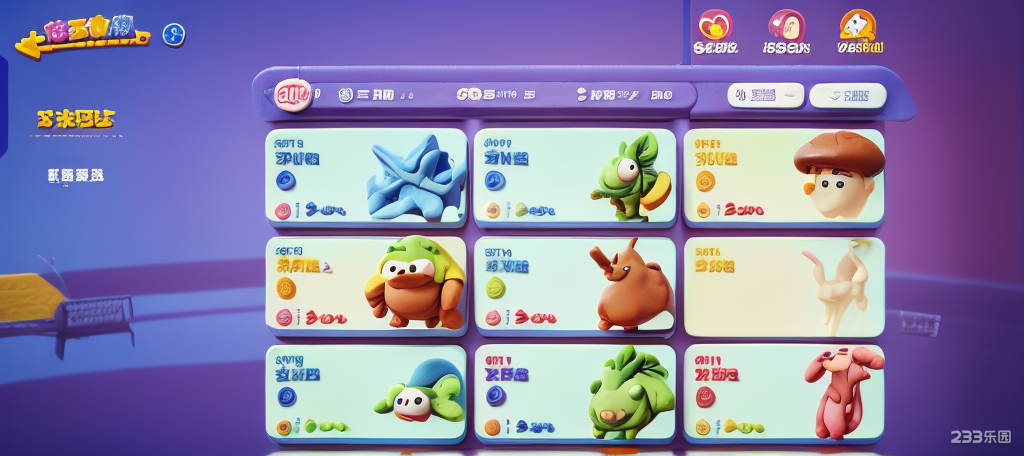Pick the mushroom-cap character card
The height and width of the screenshot is (456, 1024).
(784, 176)
